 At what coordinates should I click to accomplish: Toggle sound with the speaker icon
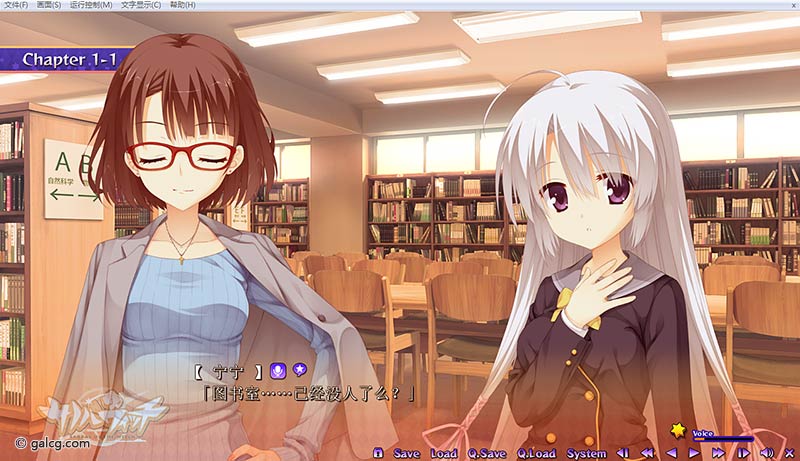[x=766, y=453]
